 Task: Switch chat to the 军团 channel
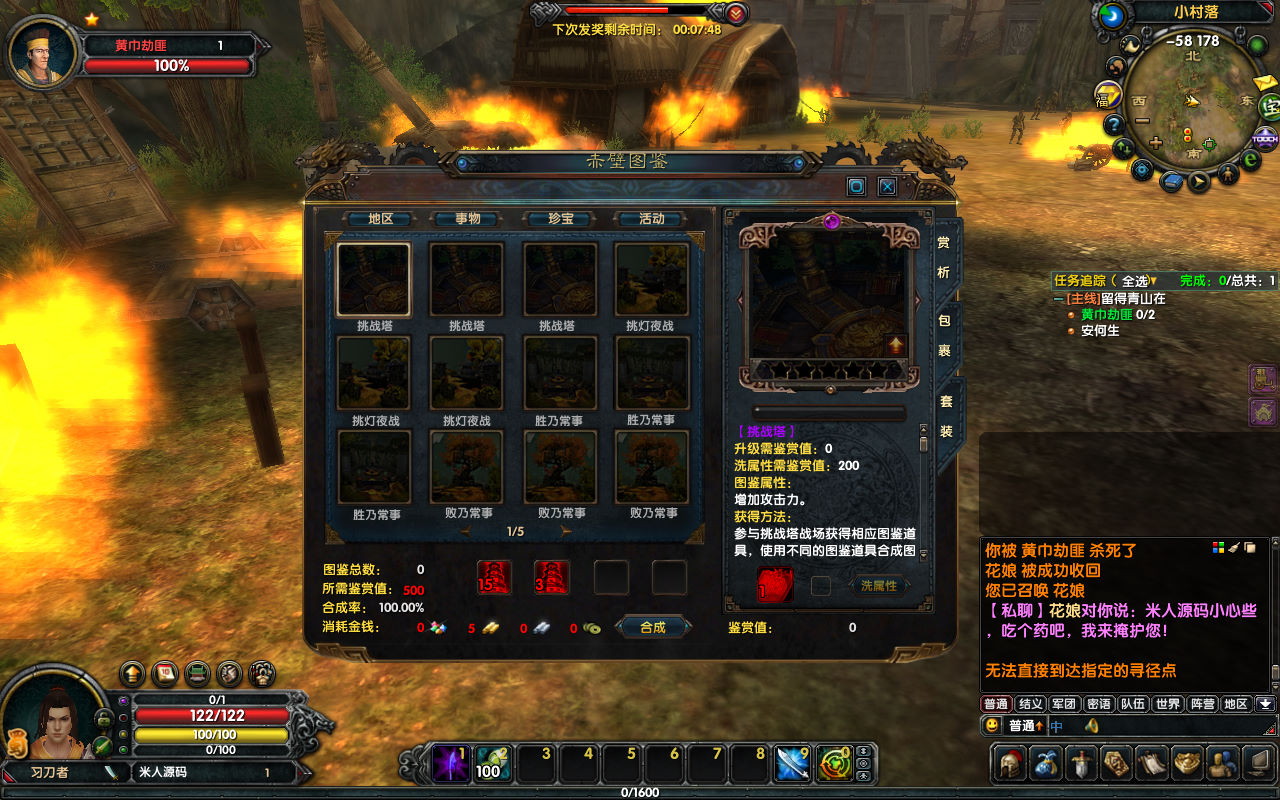pyautogui.click(x=1065, y=704)
